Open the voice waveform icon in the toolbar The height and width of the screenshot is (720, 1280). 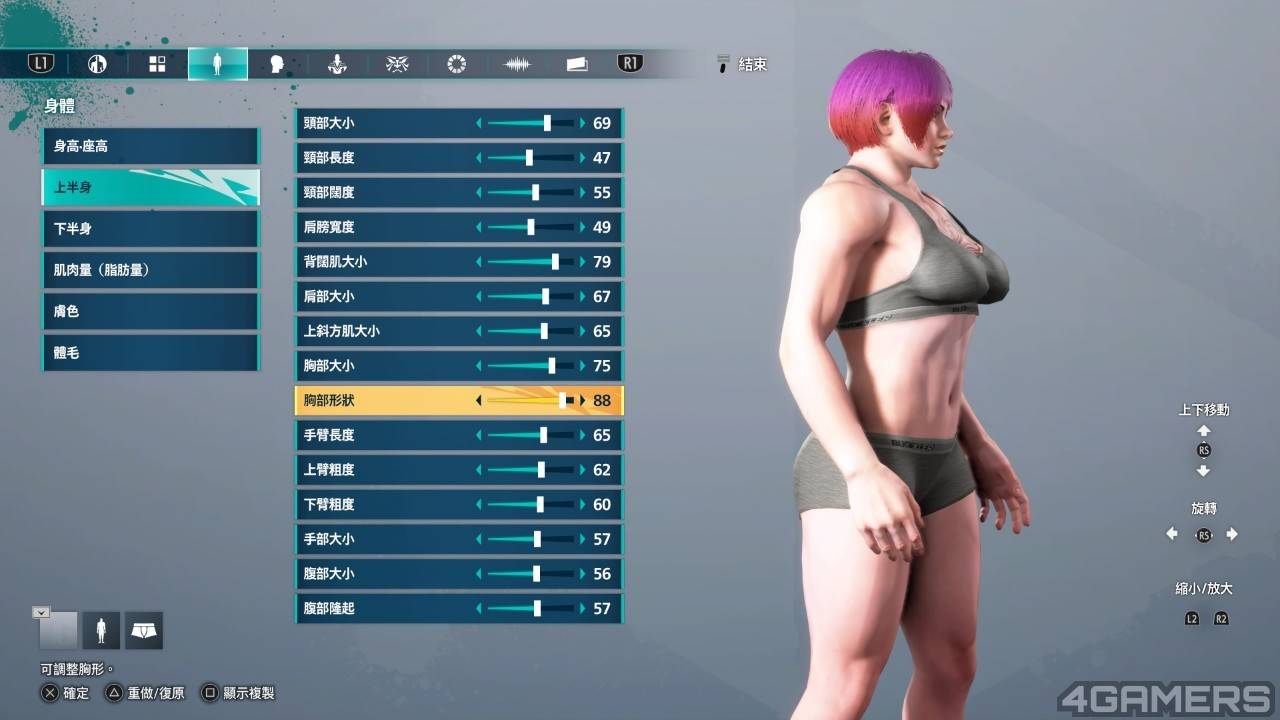(x=517, y=63)
